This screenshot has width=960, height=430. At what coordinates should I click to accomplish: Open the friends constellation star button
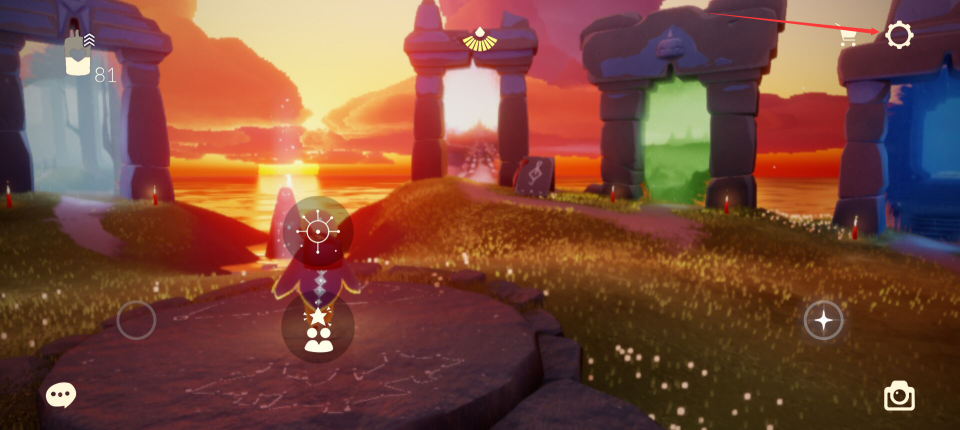pos(318,328)
